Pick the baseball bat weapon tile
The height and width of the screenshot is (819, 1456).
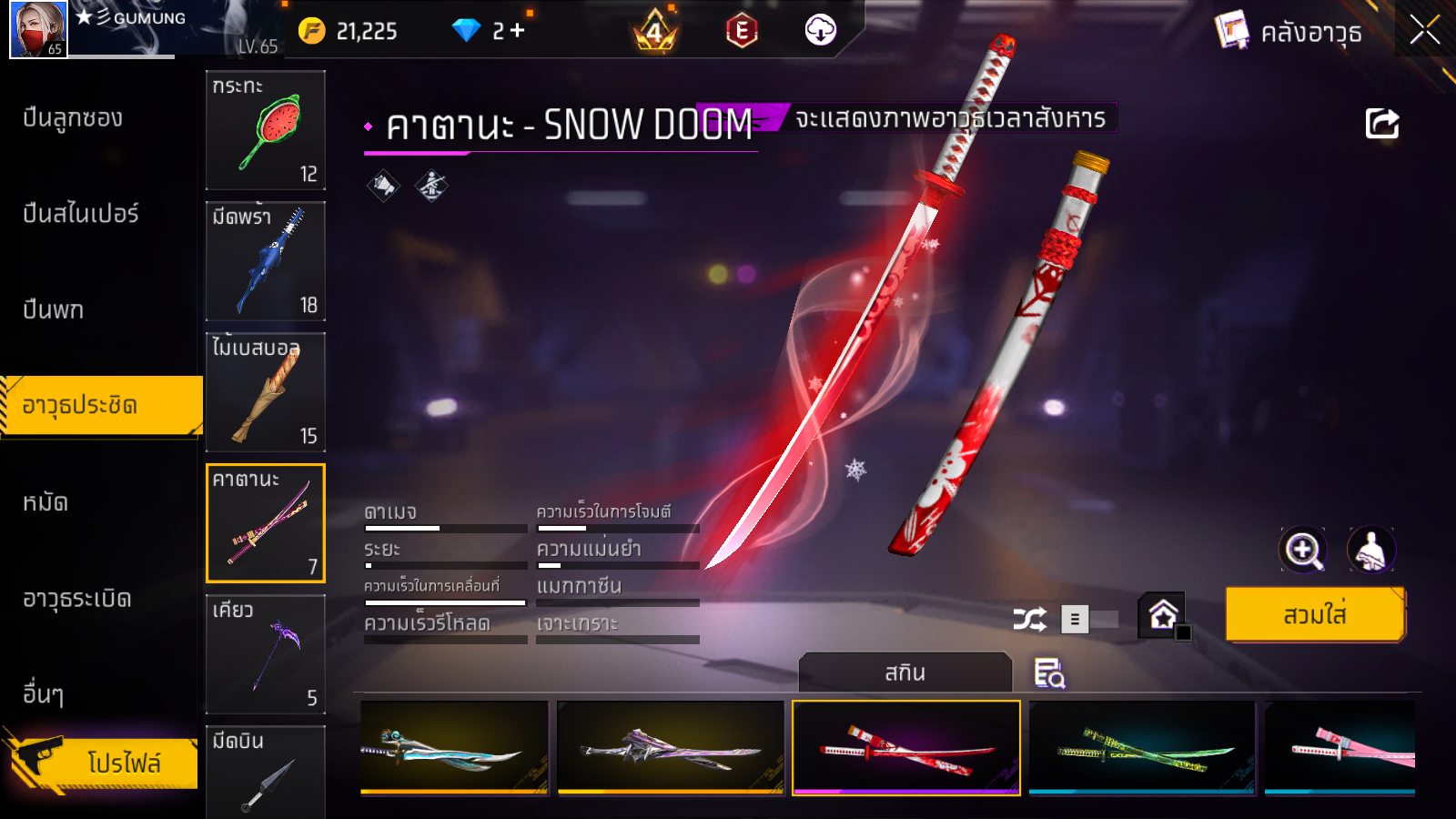(266, 392)
